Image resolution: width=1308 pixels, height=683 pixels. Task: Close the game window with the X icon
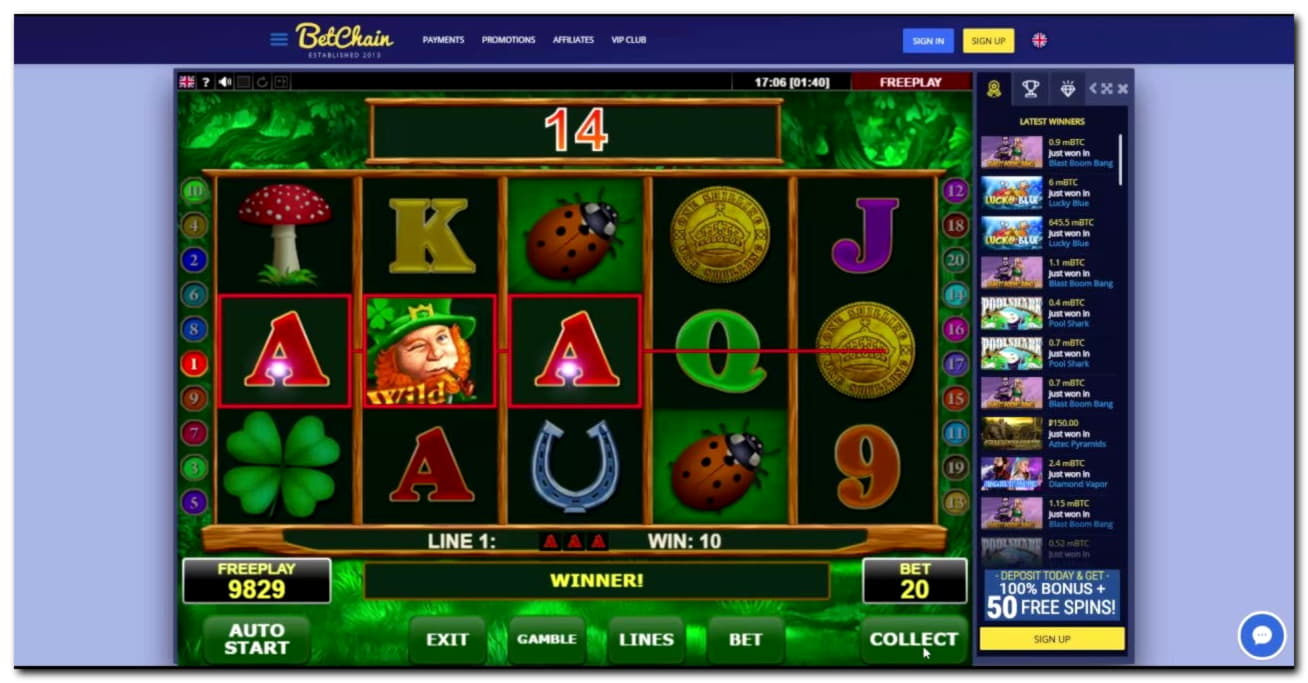click(1122, 89)
